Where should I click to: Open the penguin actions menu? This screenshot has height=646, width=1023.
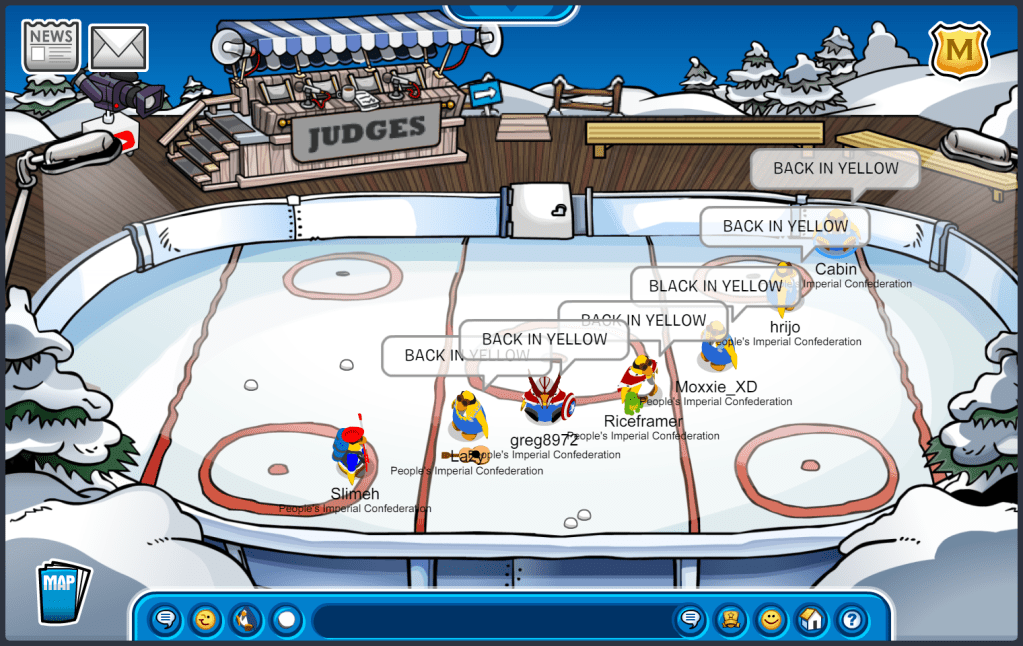click(246, 620)
